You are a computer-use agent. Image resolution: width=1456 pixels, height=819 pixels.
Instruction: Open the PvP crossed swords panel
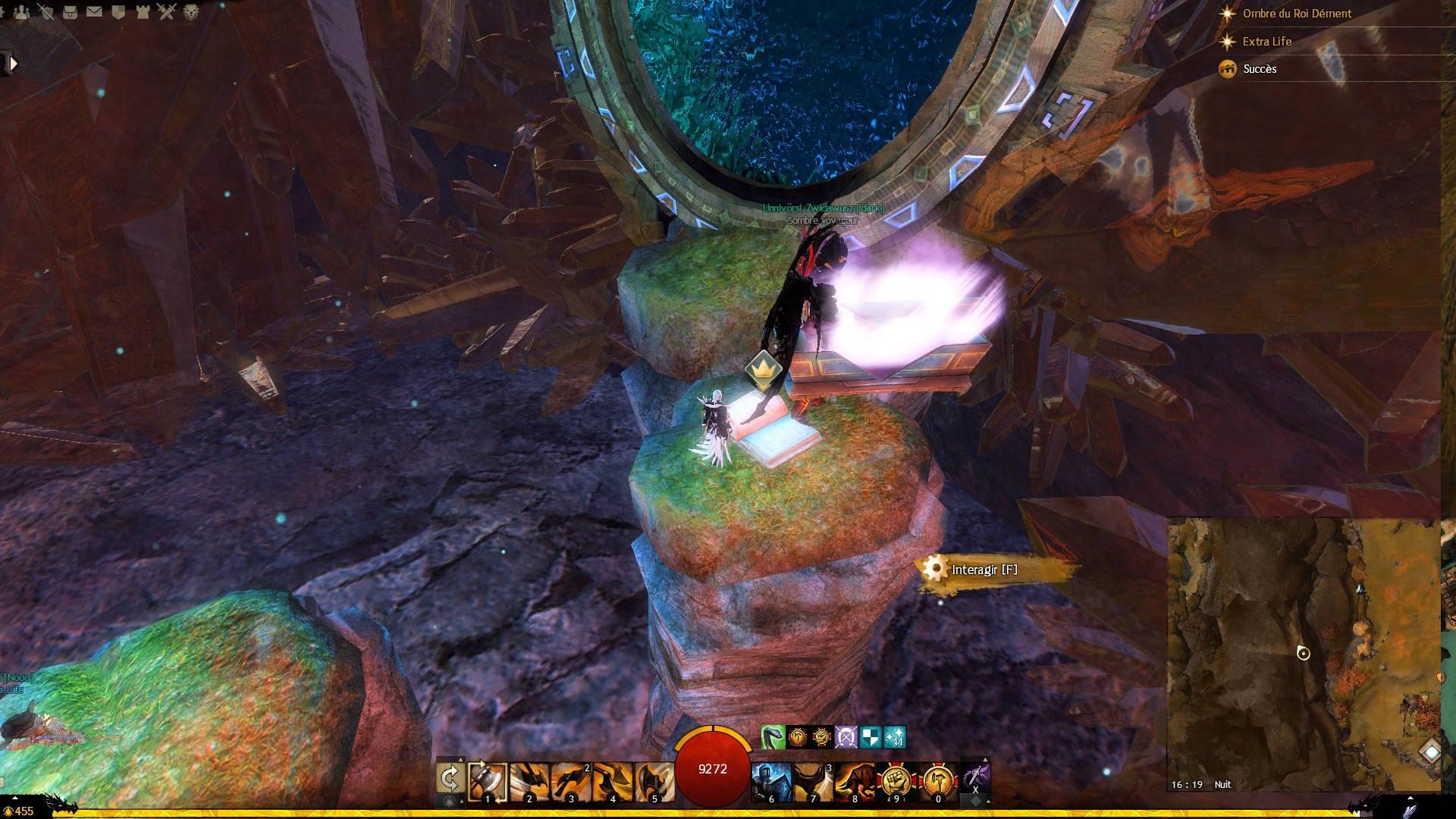click(167, 12)
